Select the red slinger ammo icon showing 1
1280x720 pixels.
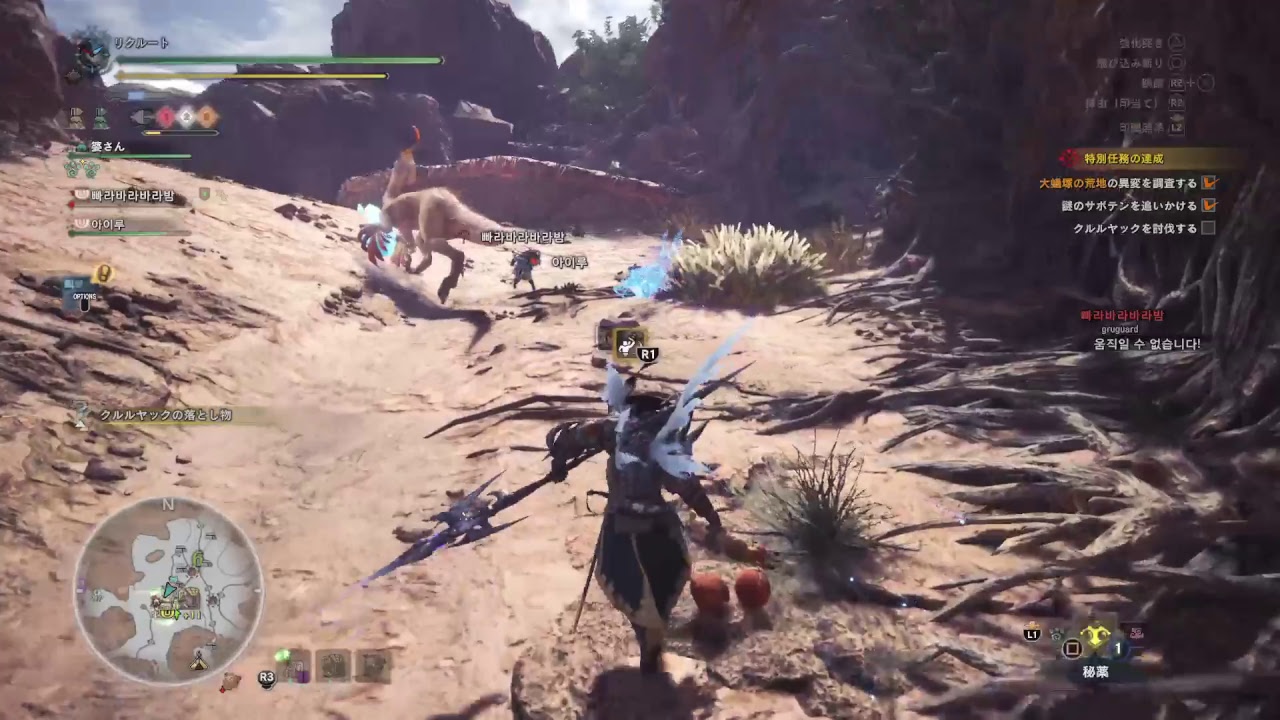point(167,116)
